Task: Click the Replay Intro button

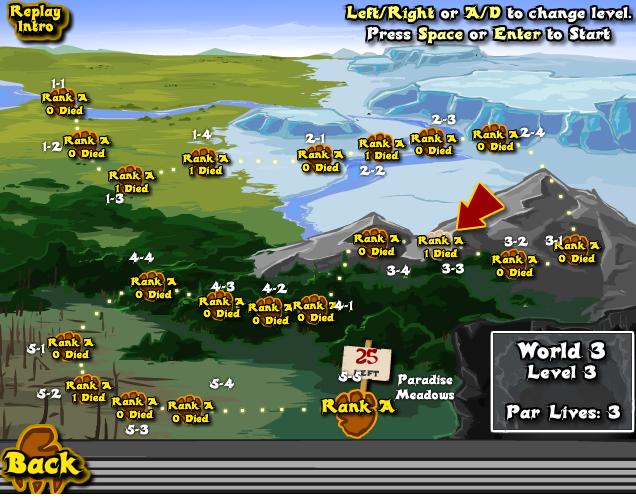Action: click(37, 21)
